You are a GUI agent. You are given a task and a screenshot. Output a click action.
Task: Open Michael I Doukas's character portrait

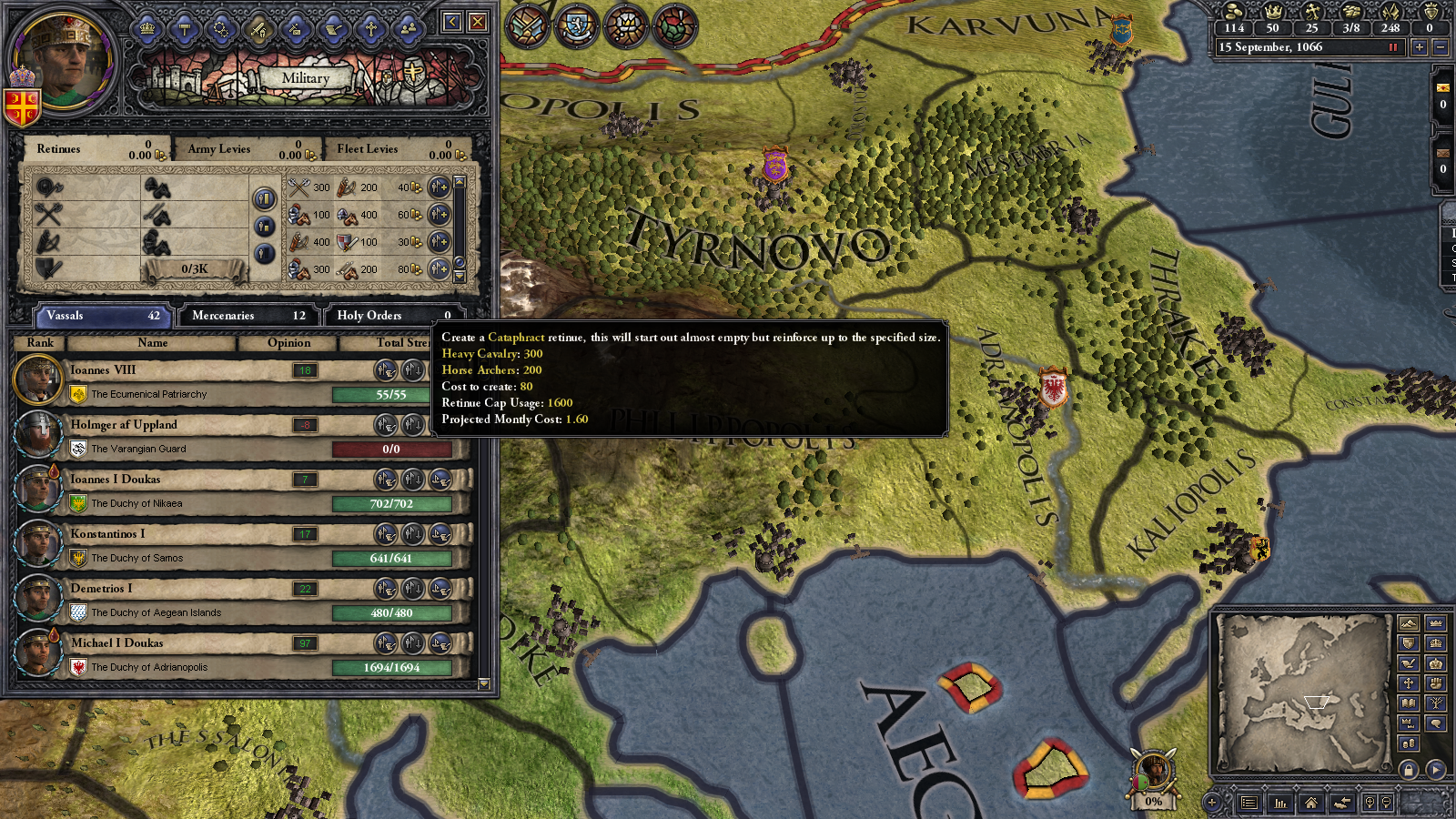pyautogui.click(x=38, y=652)
